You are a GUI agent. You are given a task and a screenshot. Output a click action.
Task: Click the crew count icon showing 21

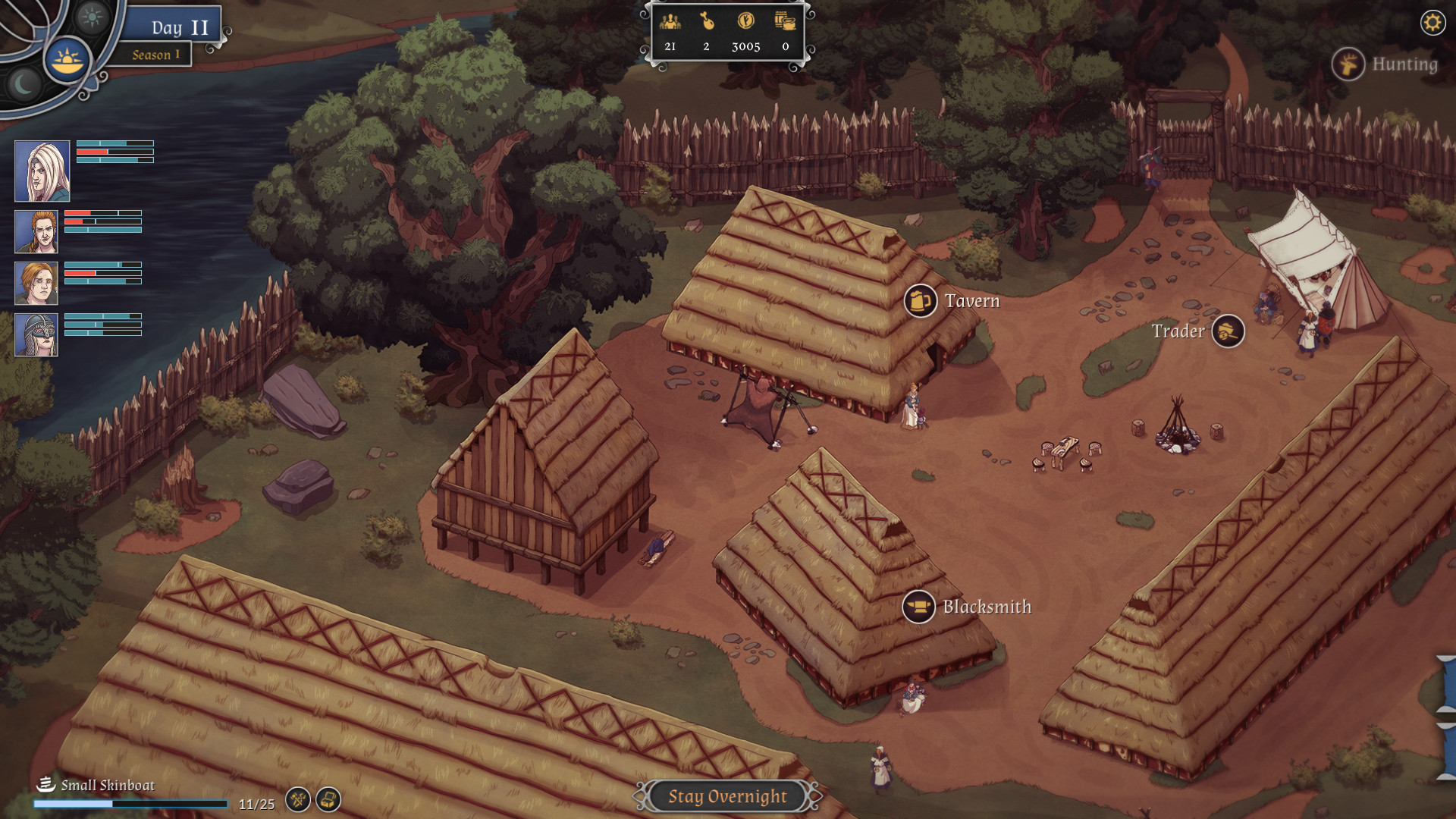click(x=670, y=23)
